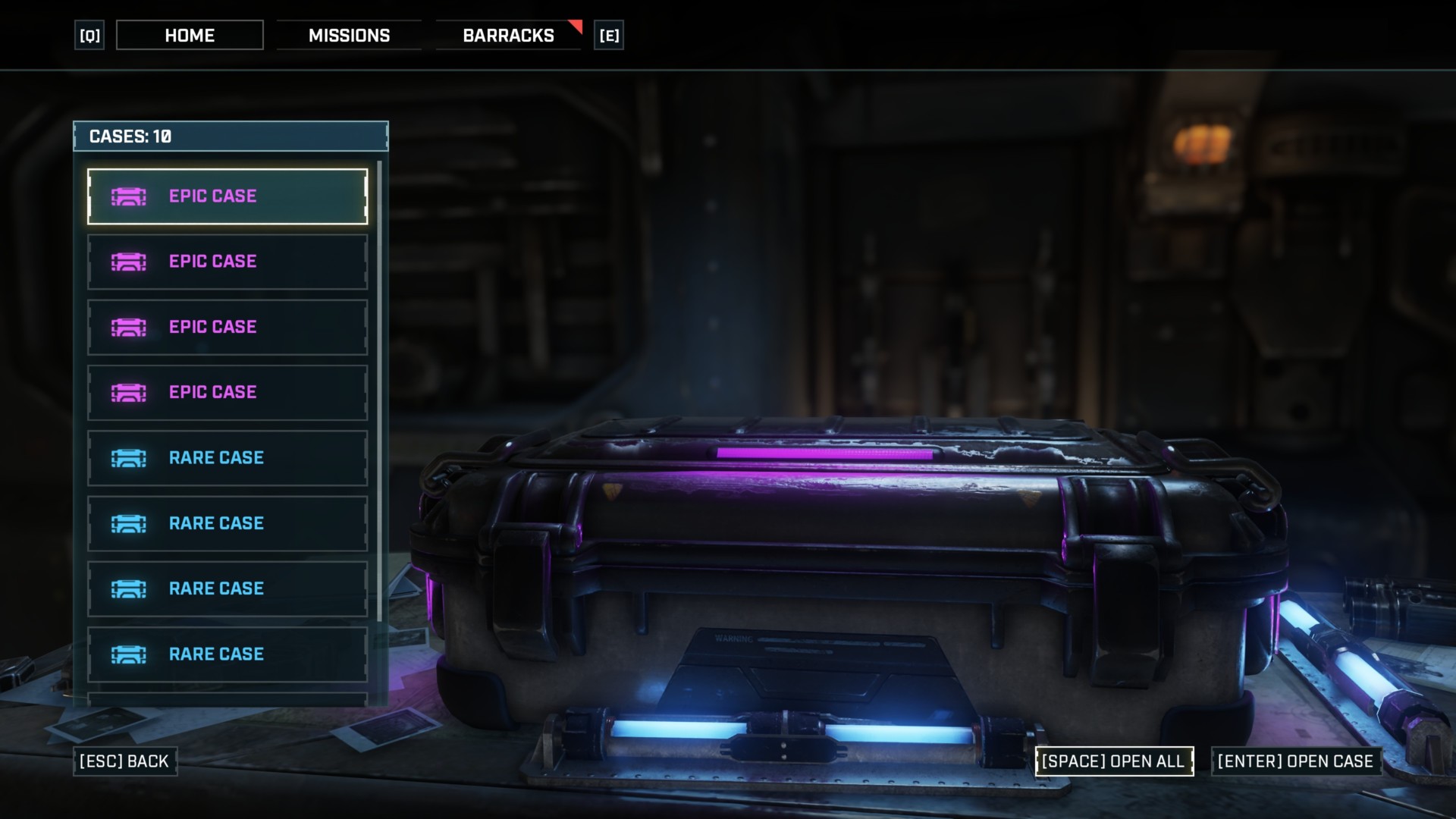Select the bottom Rare Case crate icon
The width and height of the screenshot is (1456, 819).
click(129, 654)
